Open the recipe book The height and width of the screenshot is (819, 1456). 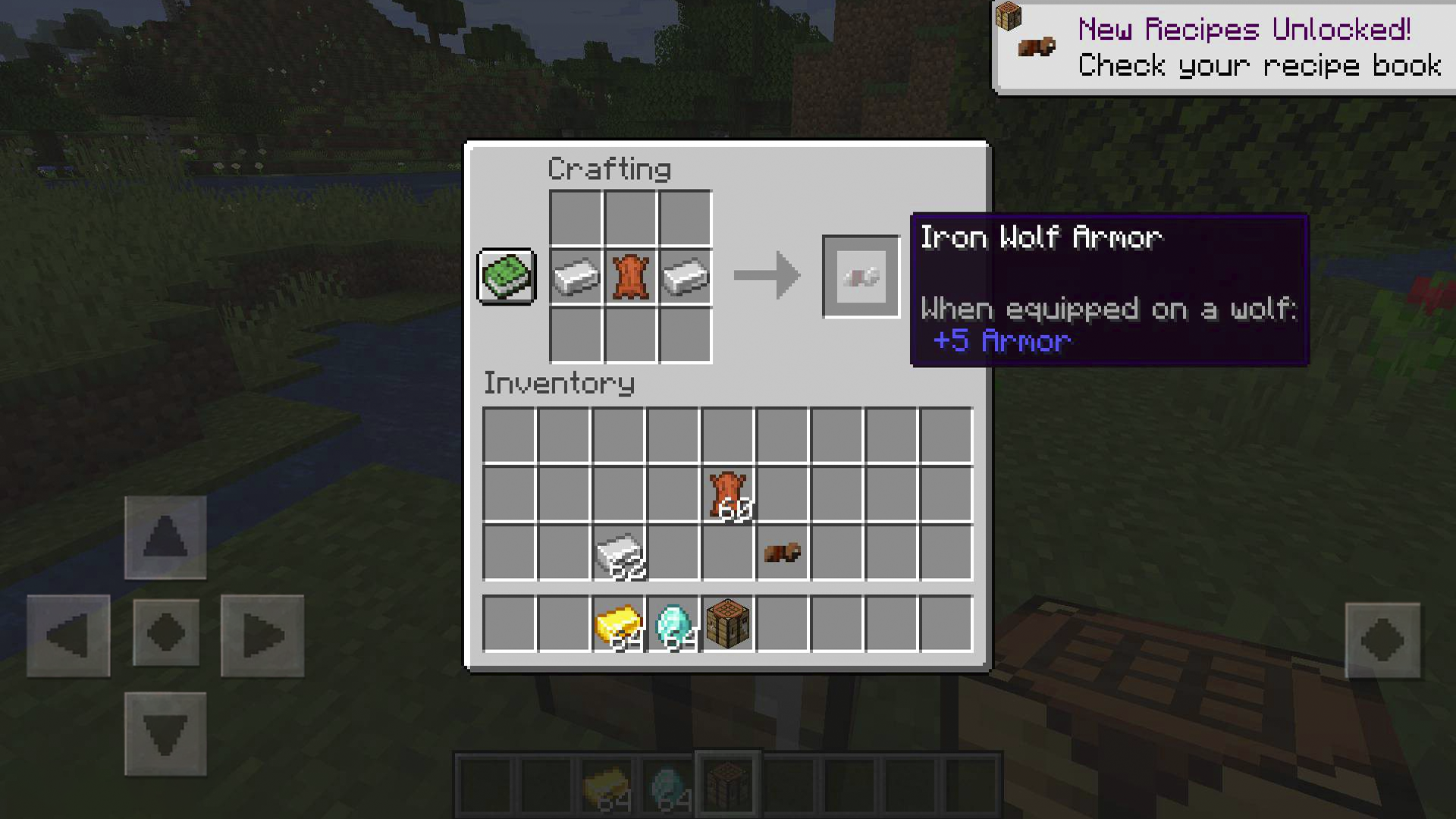pos(506,278)
